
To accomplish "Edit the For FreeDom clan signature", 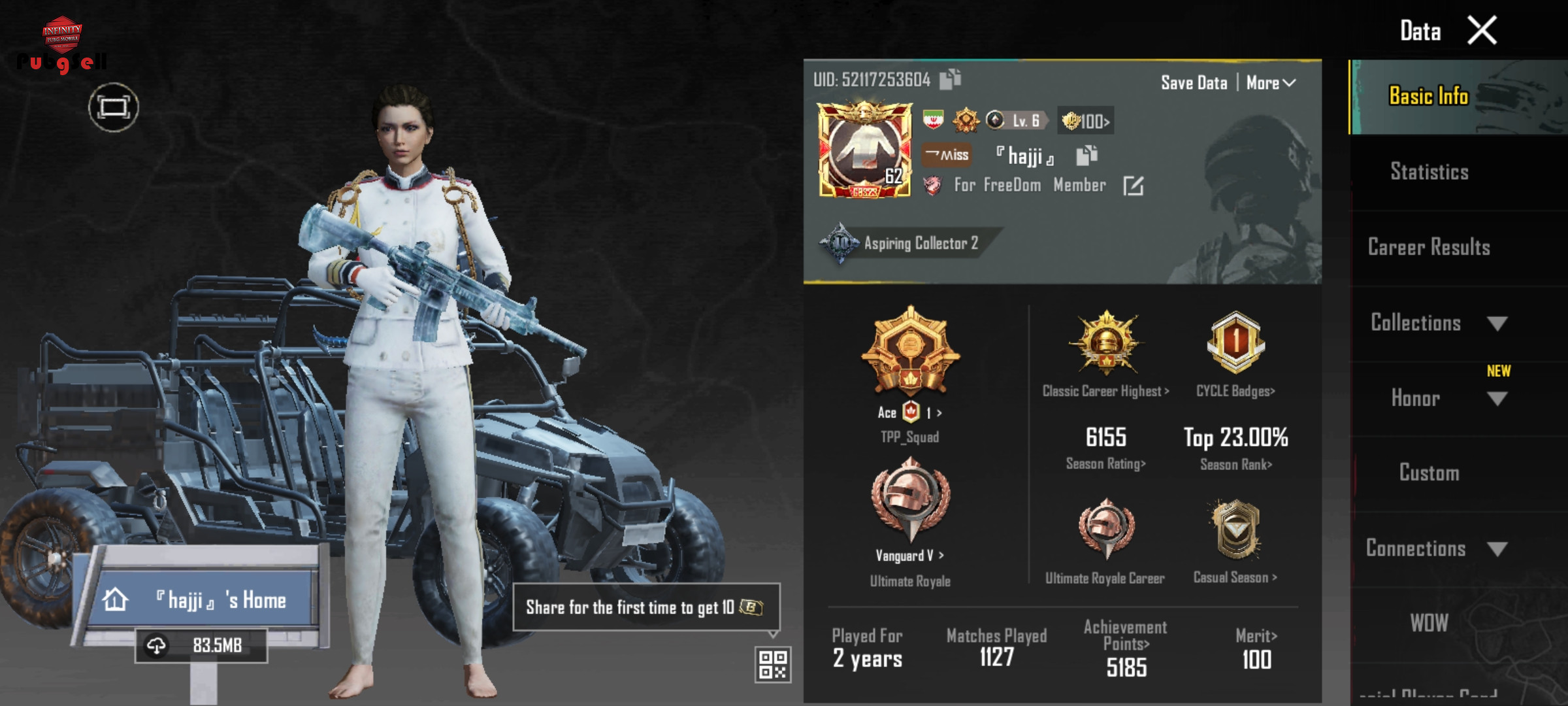I will click(x=1133, y=186).
